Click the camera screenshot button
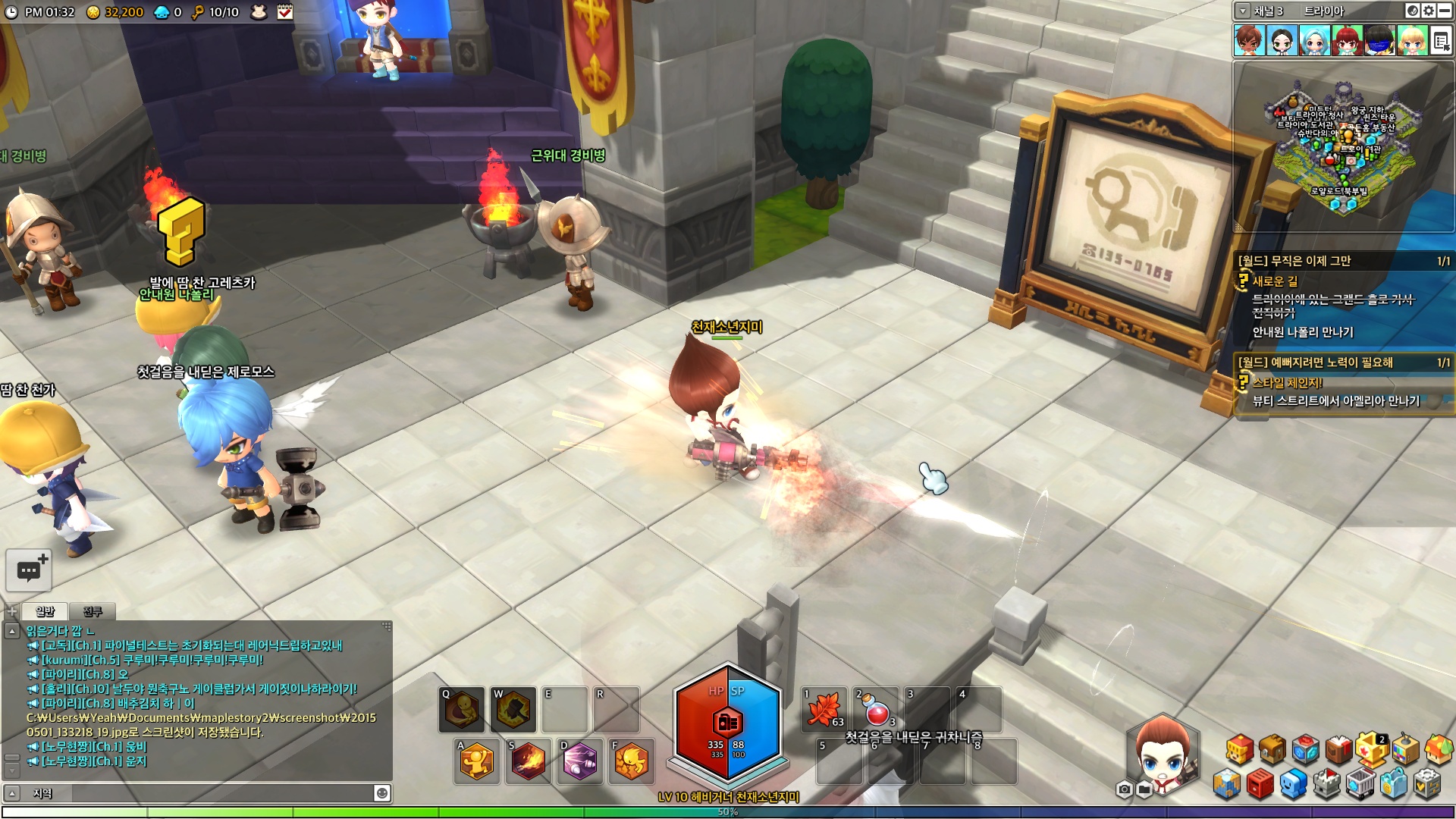Image resolution: width=1456 pixels, height=819 pixels. pyautogui.click(x=1125, y=790)
